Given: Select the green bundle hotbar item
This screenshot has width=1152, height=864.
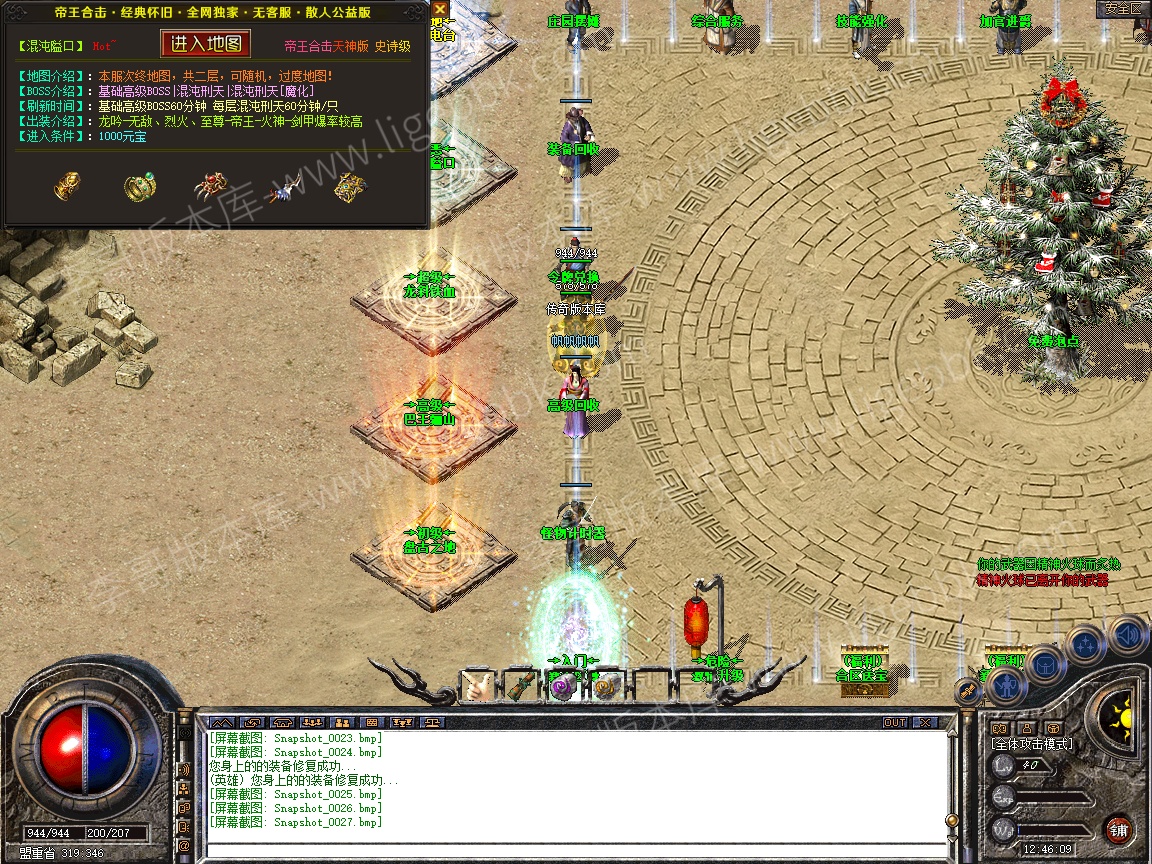Looking at the screenshot, I should pos(518,686).
